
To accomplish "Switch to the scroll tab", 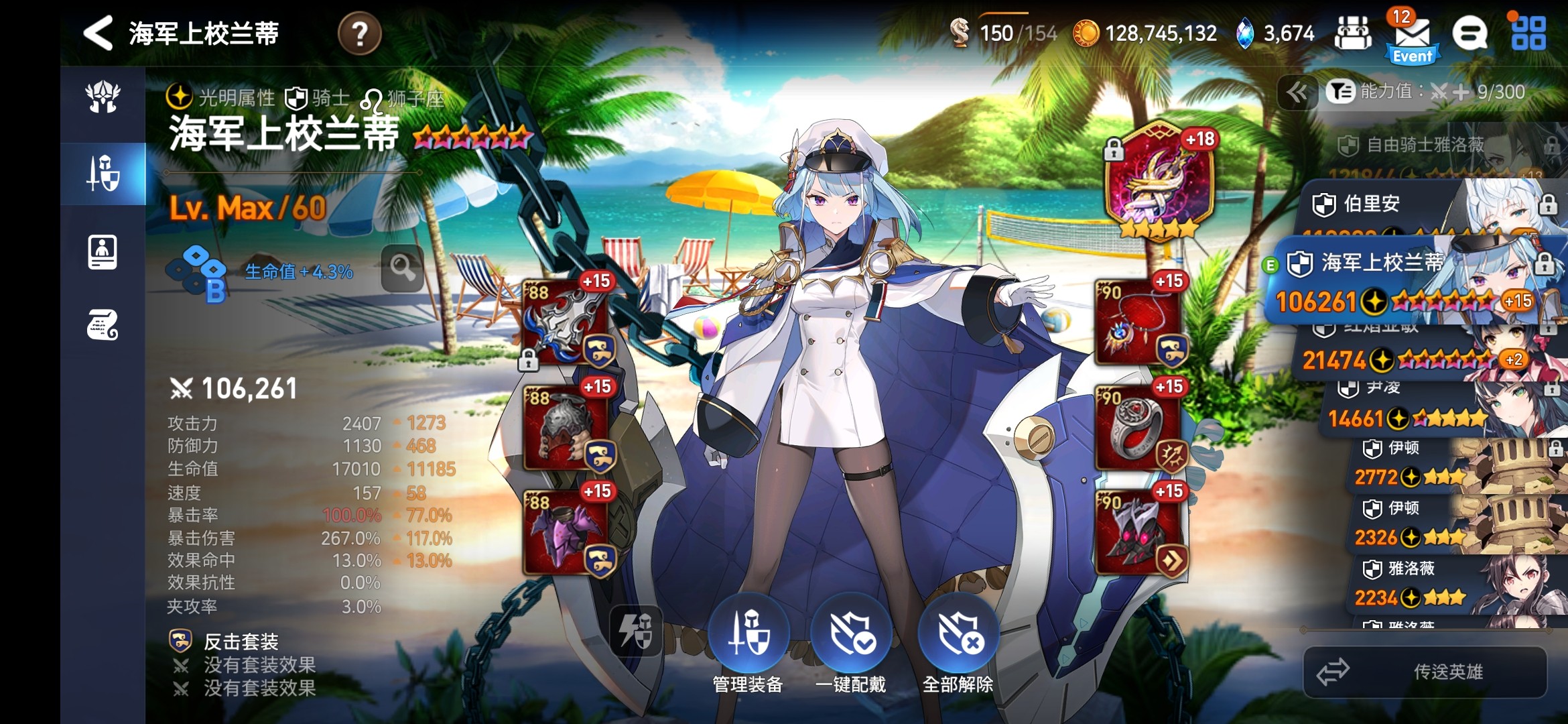I will pyautogui.click(x=103, y=325).
